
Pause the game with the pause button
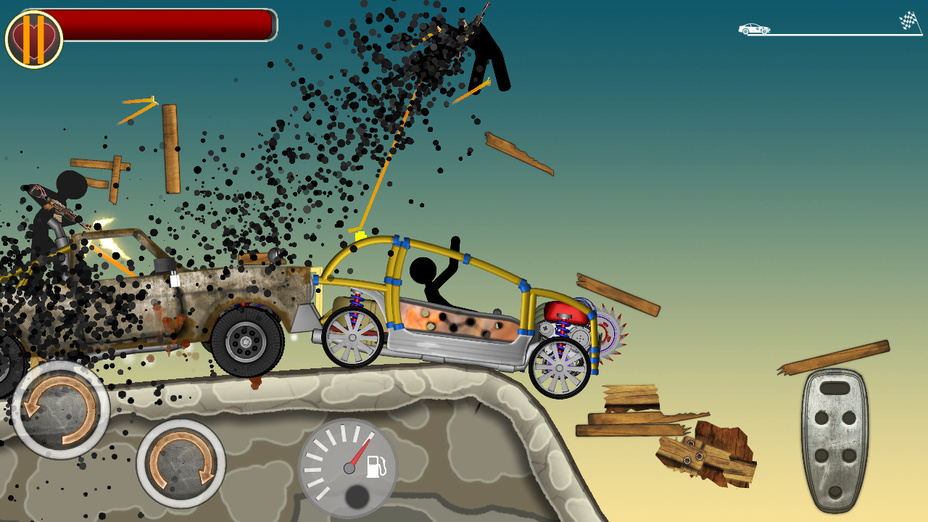click(x=34, y=39)
